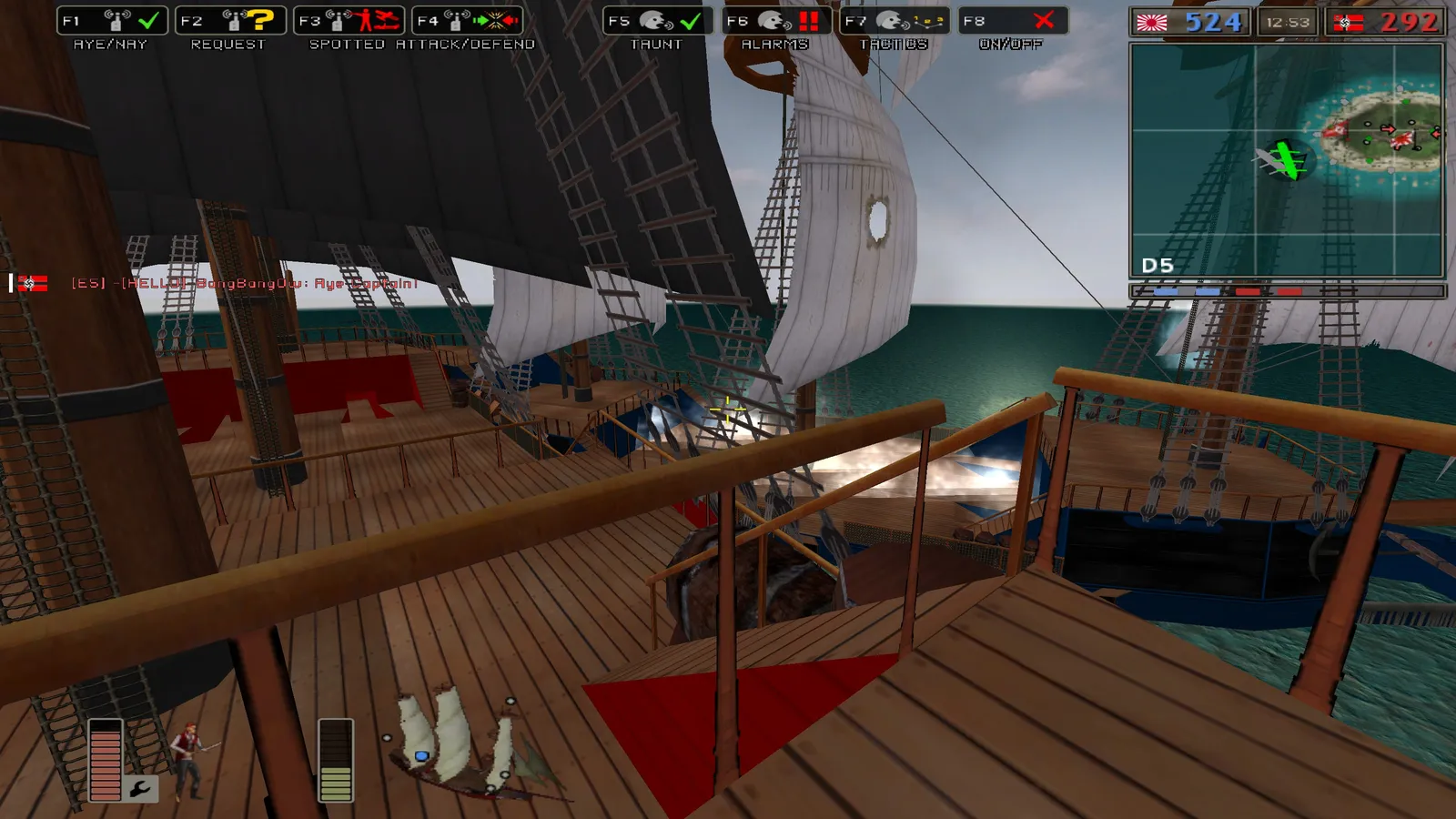This screenshot has width=1456, height=819.
Task: Toggle the F8 On/Off radio button
Action: [1013, 21]
